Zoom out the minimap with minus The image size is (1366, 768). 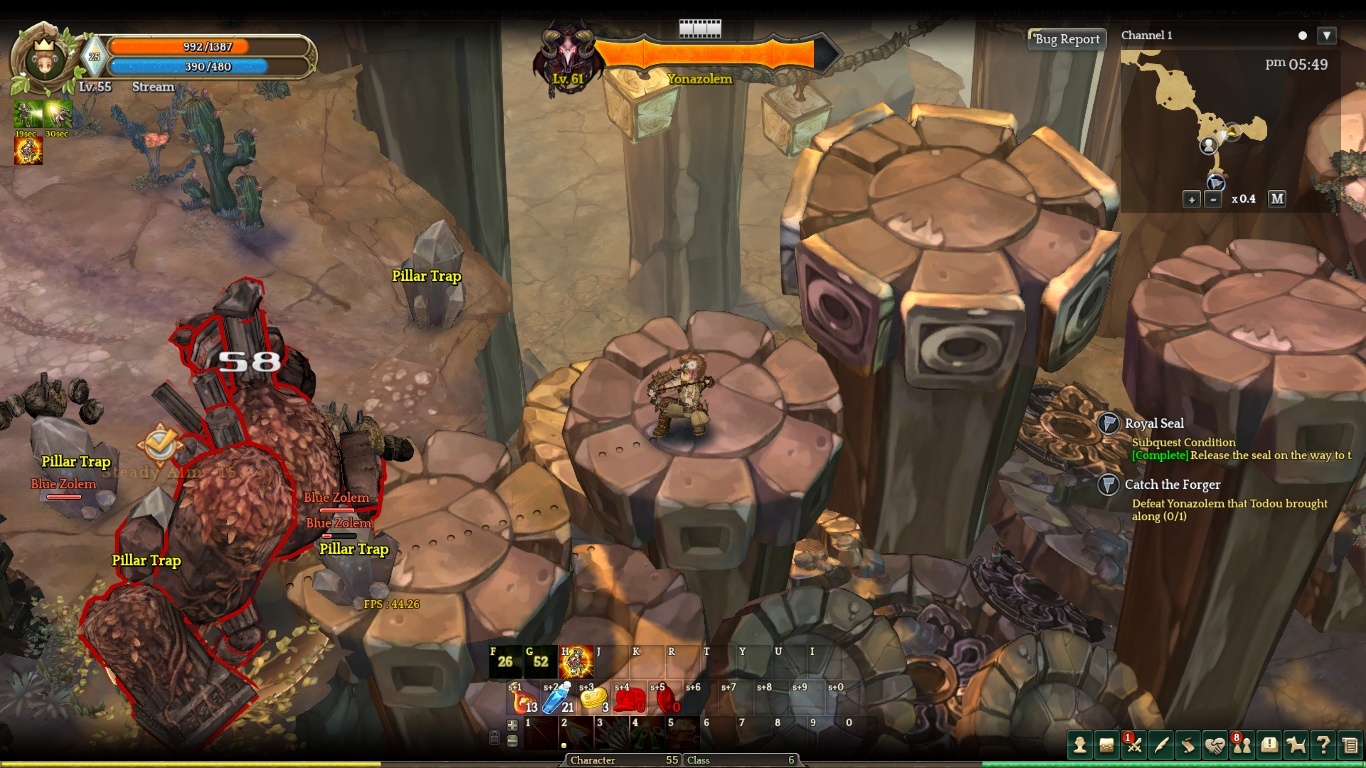pos(1213,199)
